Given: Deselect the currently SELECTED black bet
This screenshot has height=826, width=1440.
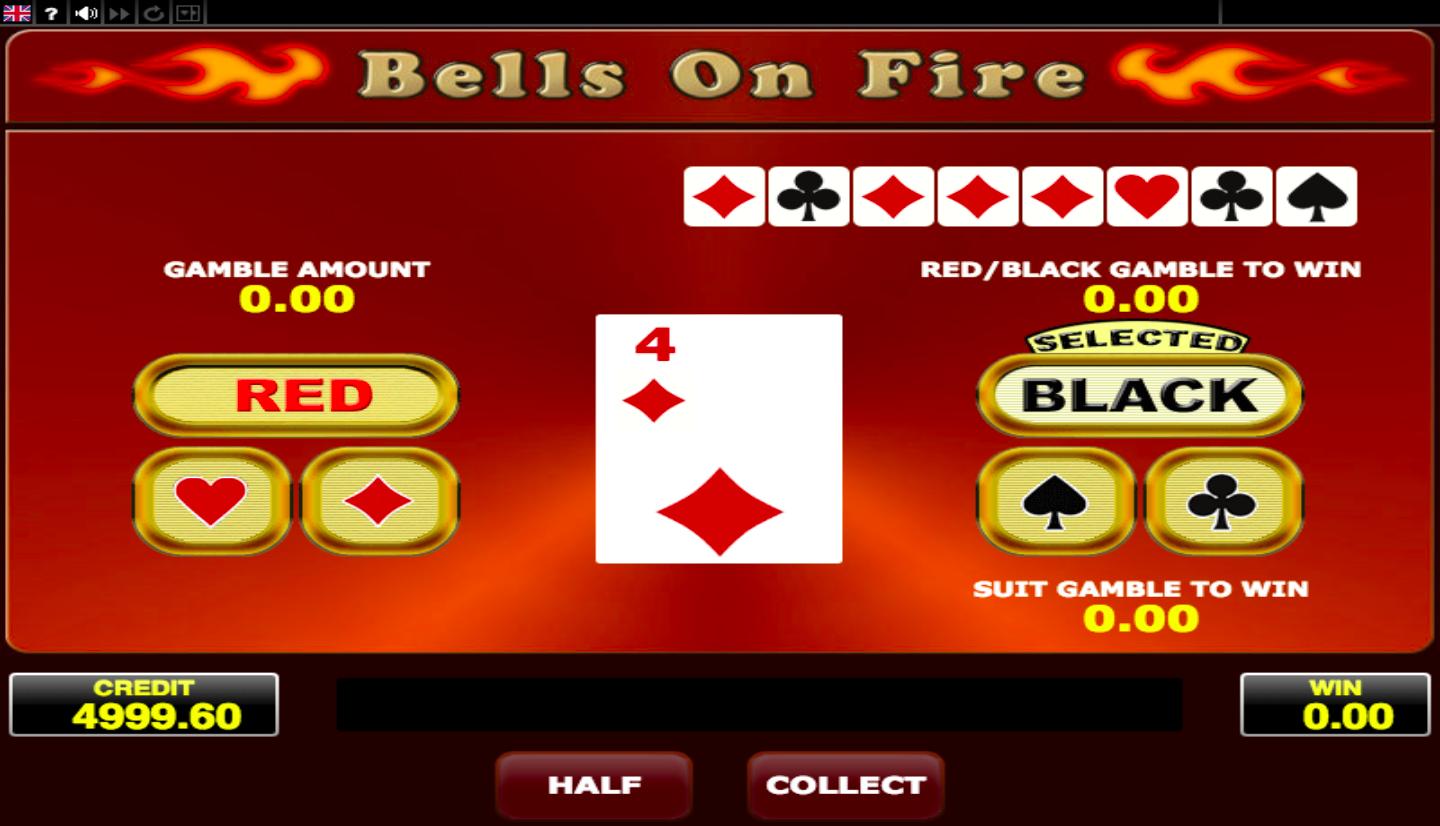Looking at the screenshot, I should pyautogui.click(x=1139, y=395).
